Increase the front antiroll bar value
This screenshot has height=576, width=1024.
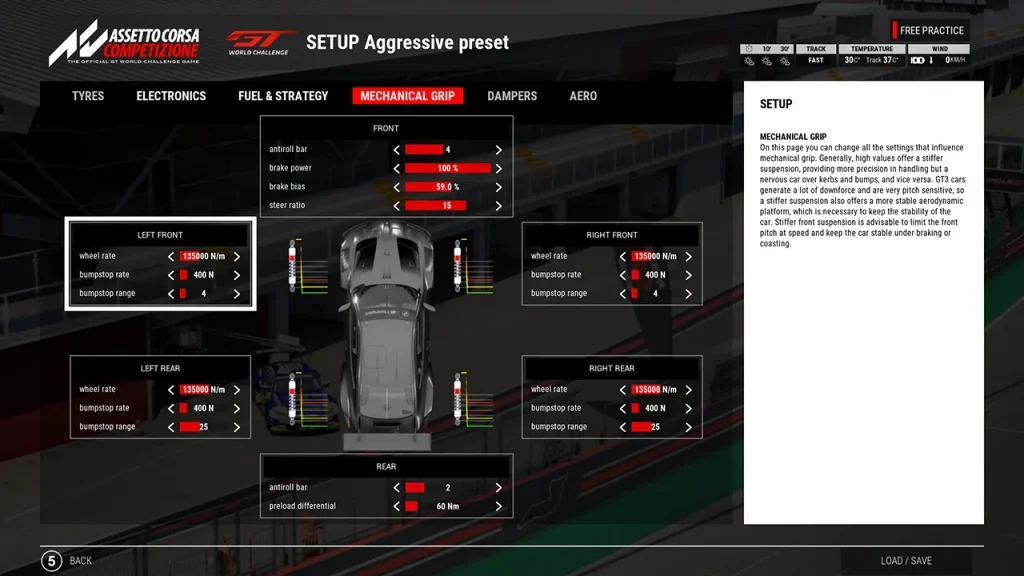[x=498, y=150]
